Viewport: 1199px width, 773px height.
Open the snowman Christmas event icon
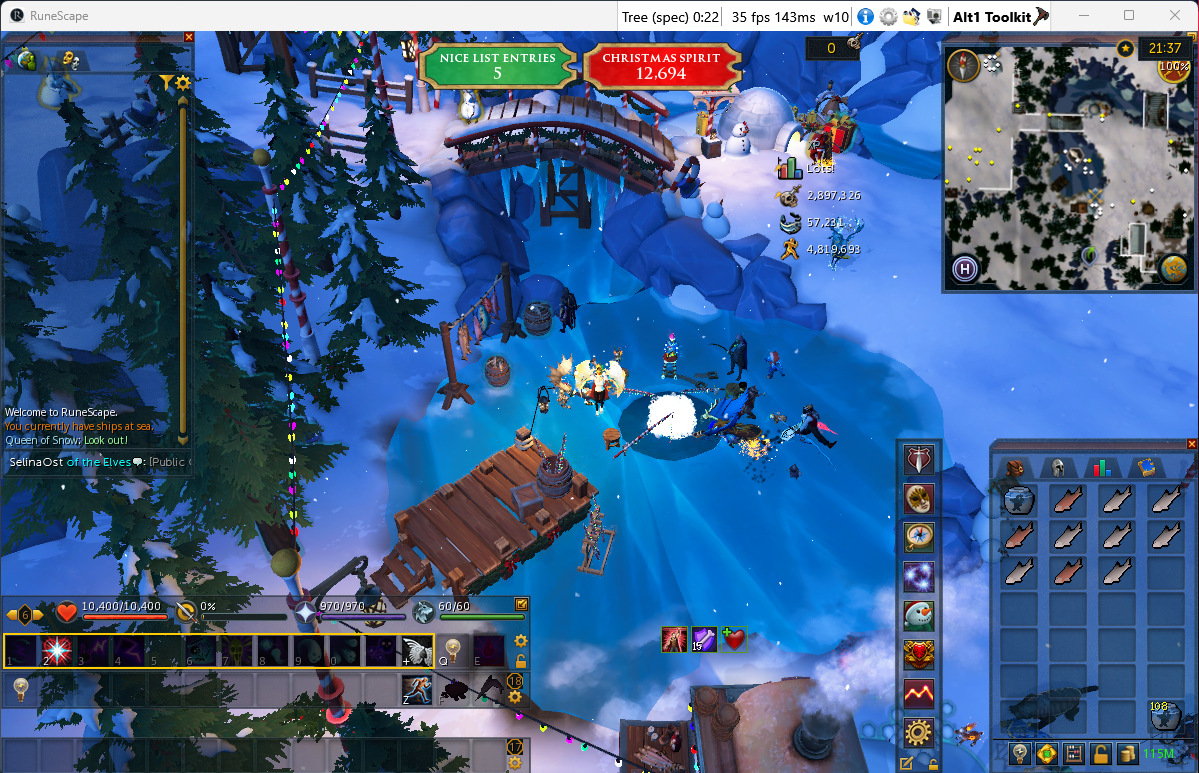point(918,615)
